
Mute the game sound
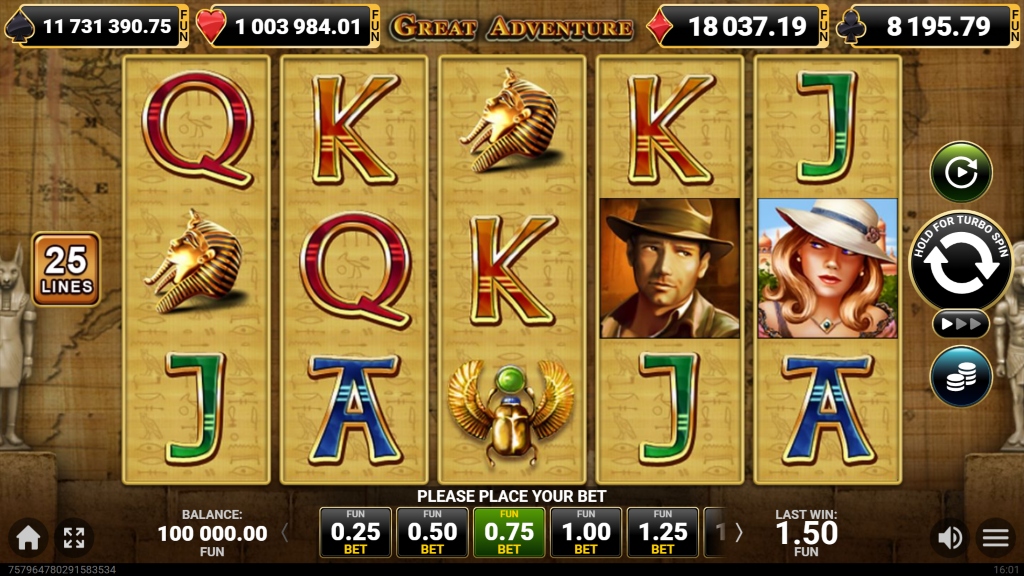pos(948,538)
